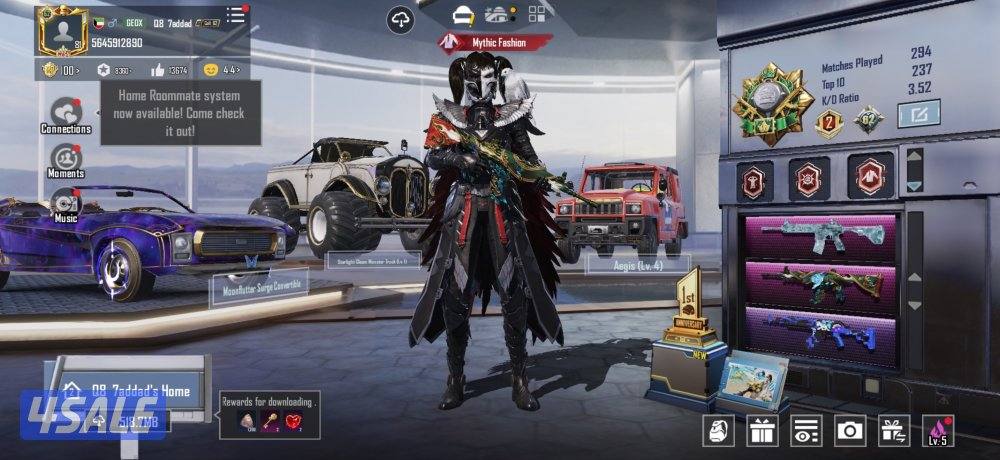Click the edit button beside the K/D stats
The height and width of the screenshot is (460, 1000).
[x=918, y=115]
